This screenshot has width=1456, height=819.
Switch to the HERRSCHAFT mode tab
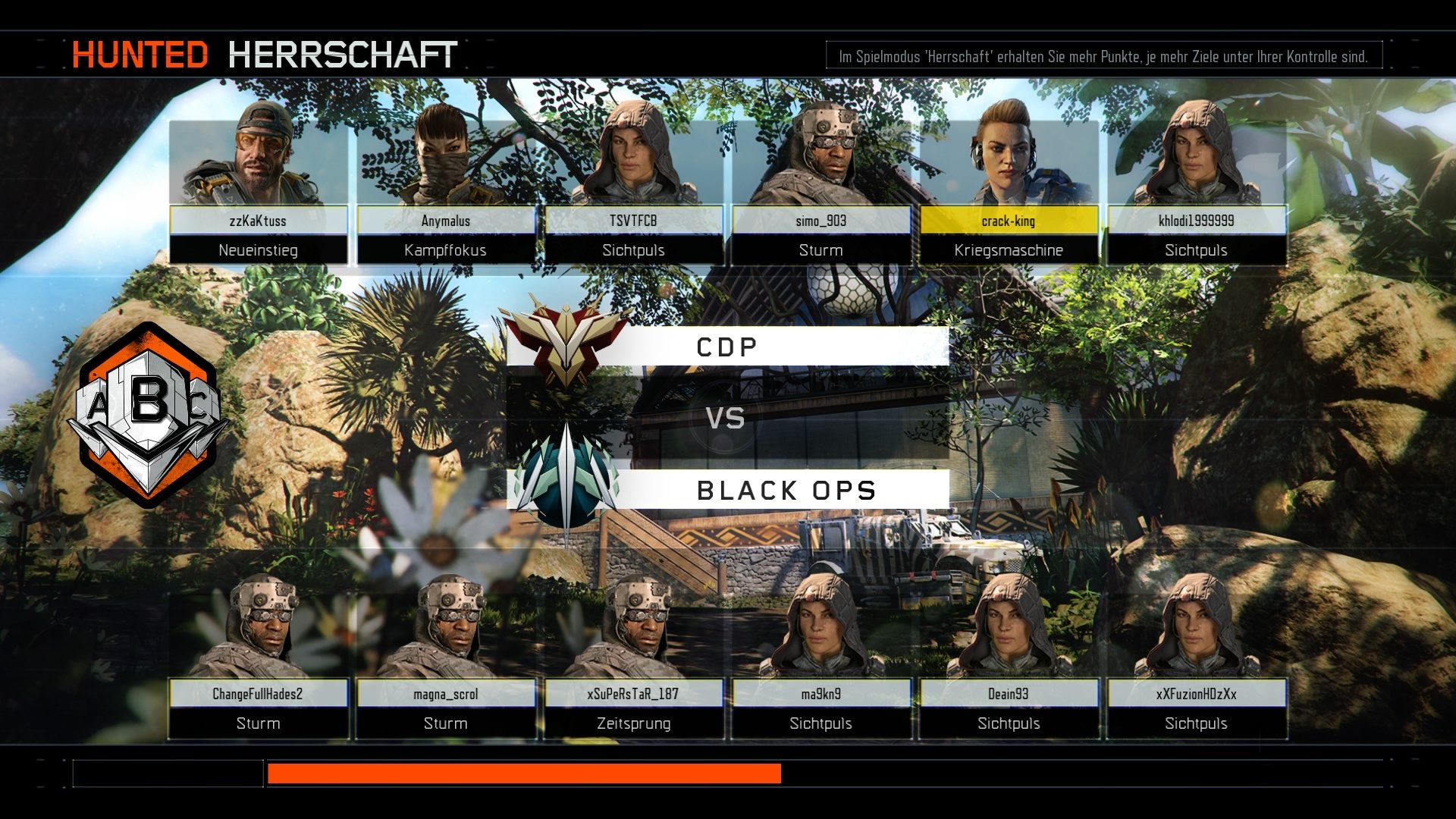pos(341,53)
